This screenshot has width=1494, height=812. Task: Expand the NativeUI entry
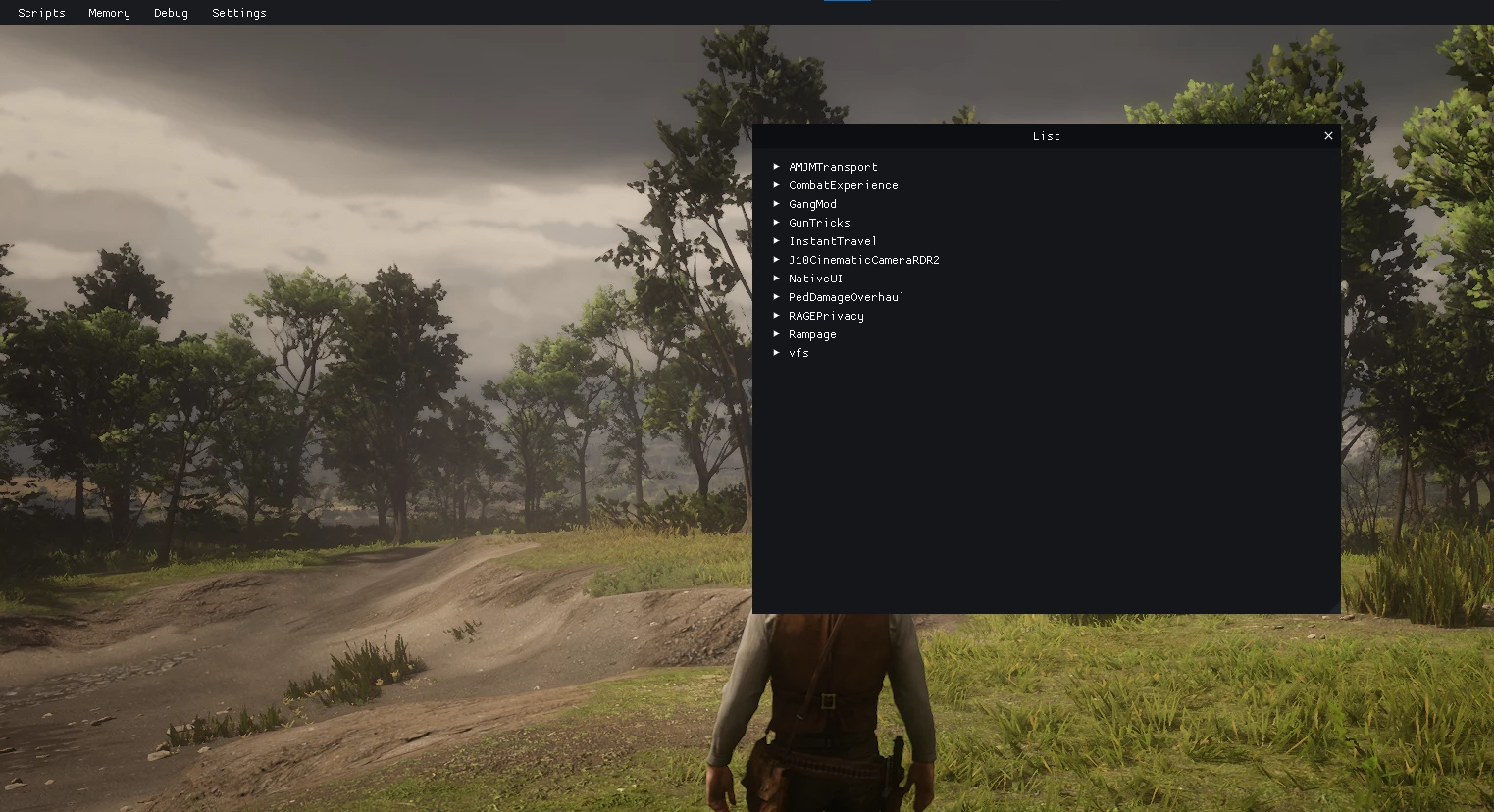[777, 279]
